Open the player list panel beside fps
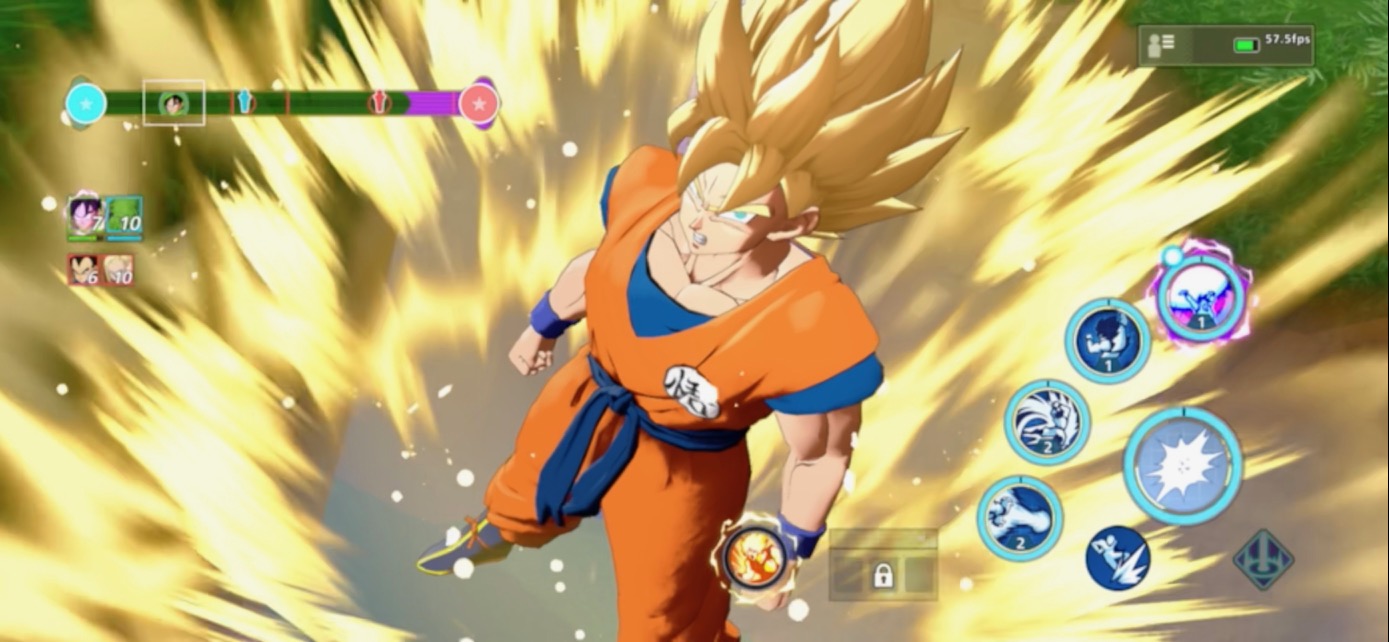The width and height of the screenshot is (1389, 642). coord(1162,44)
